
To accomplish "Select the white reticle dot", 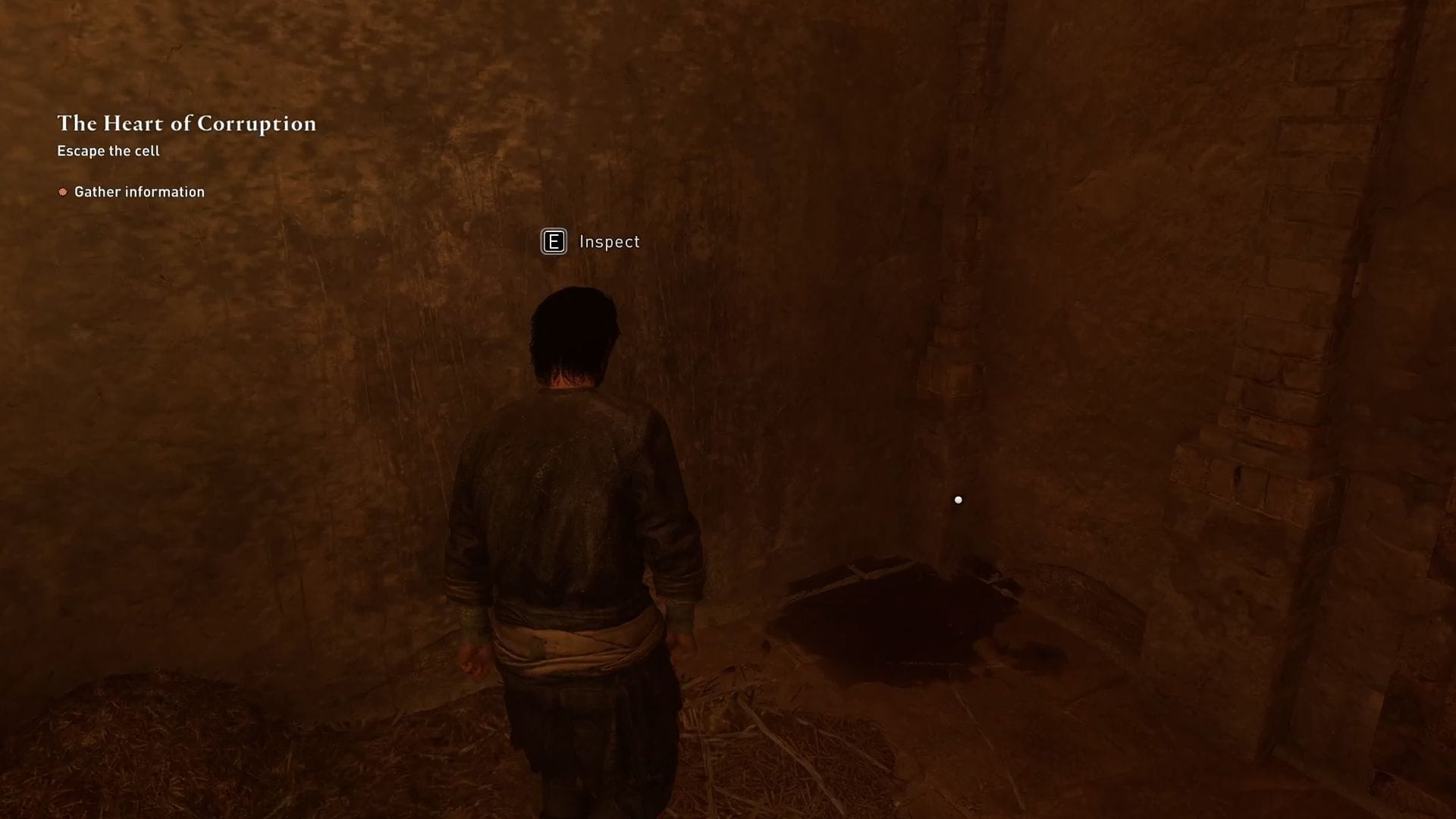I will tap(959, 499).
